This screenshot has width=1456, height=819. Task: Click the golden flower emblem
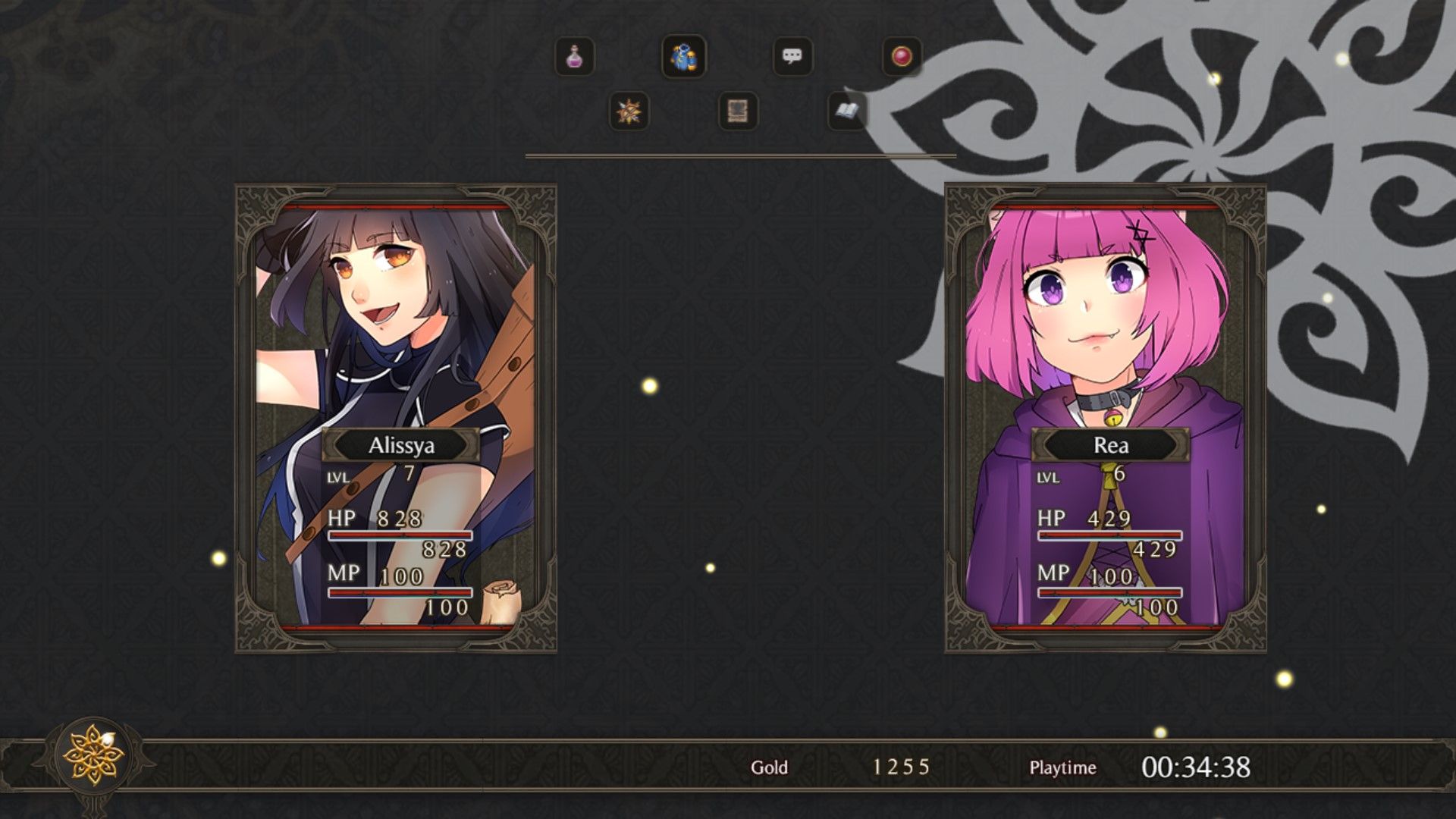tap(93, 754)
